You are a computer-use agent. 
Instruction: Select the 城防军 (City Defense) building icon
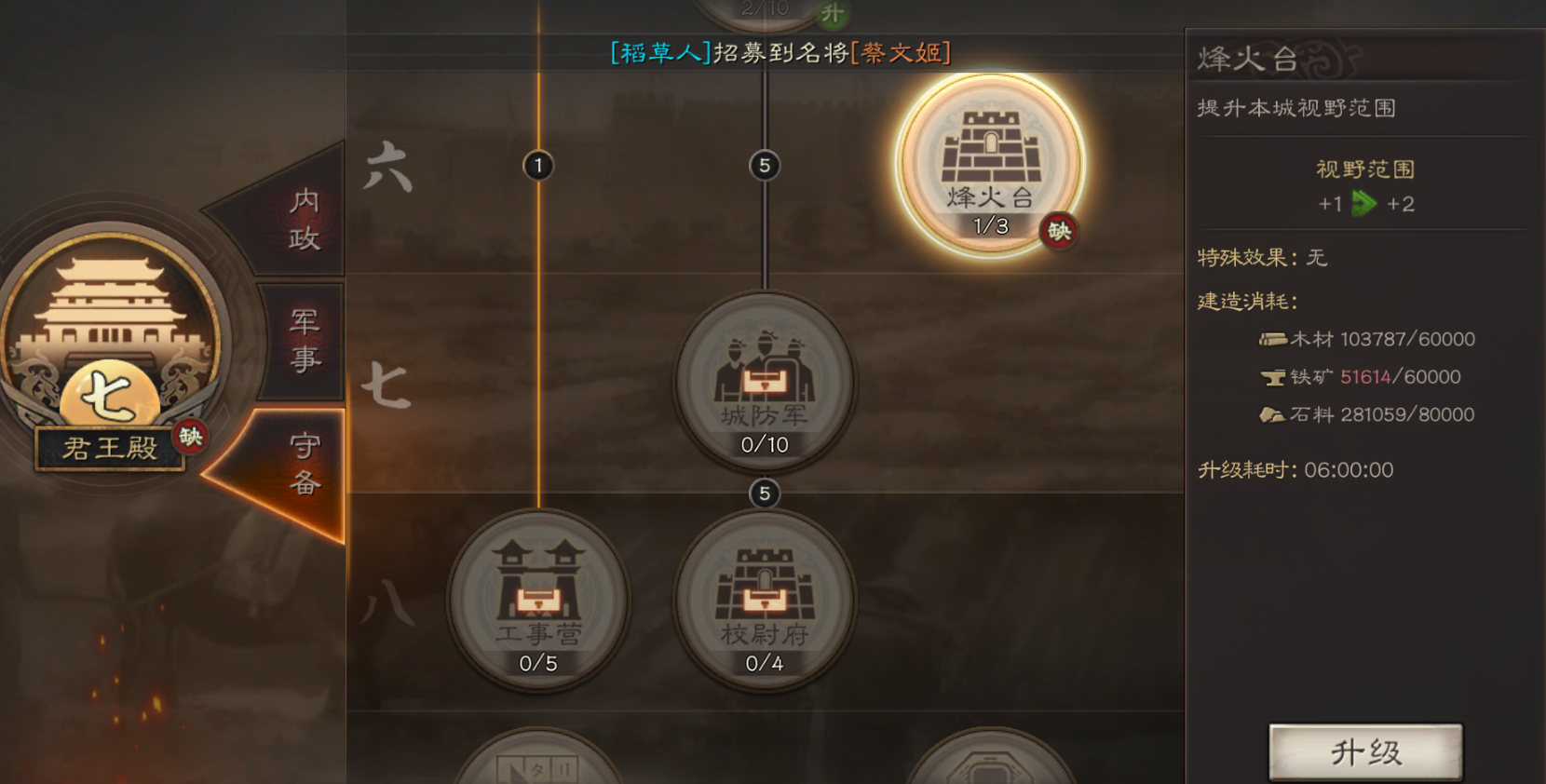click(764, 382)
